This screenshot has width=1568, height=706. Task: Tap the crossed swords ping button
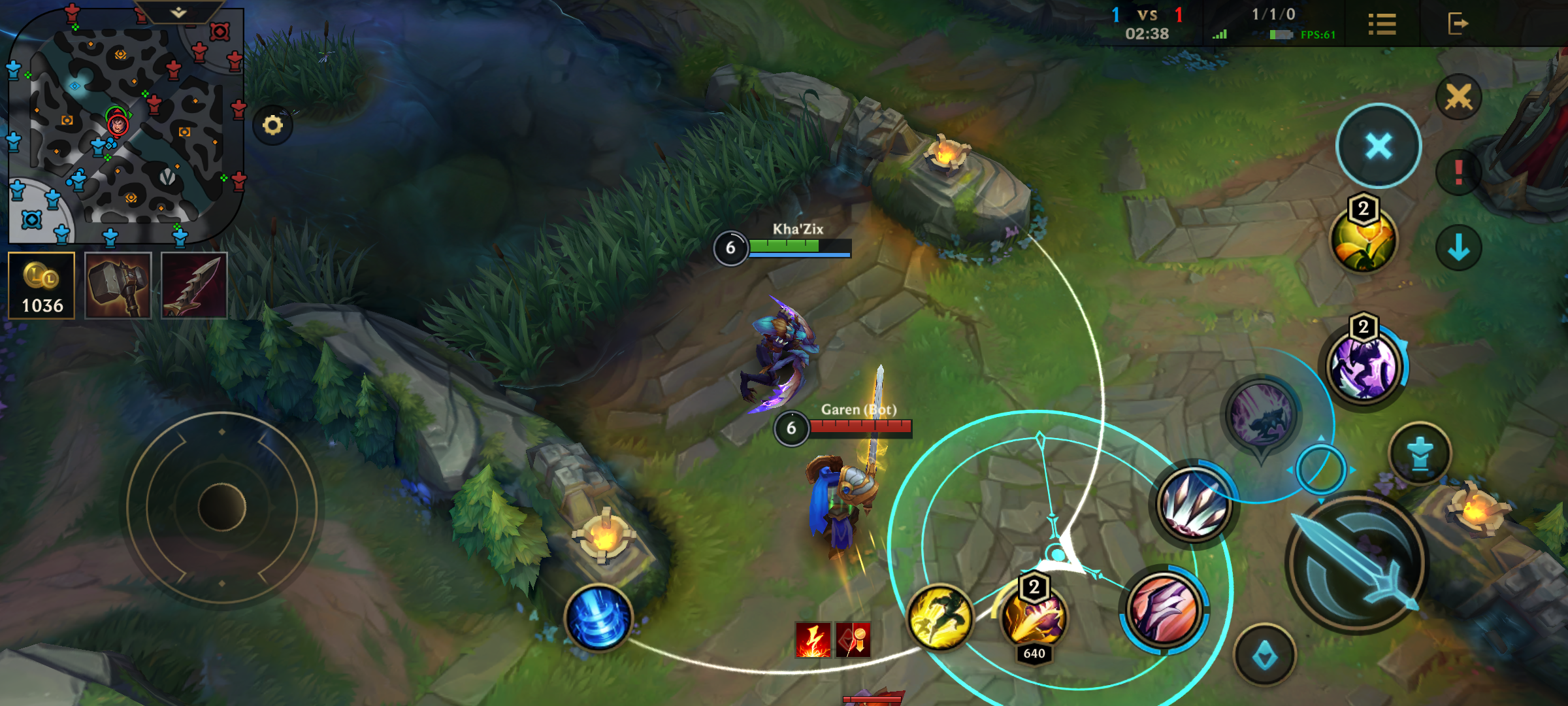[x=1458, y=98]
